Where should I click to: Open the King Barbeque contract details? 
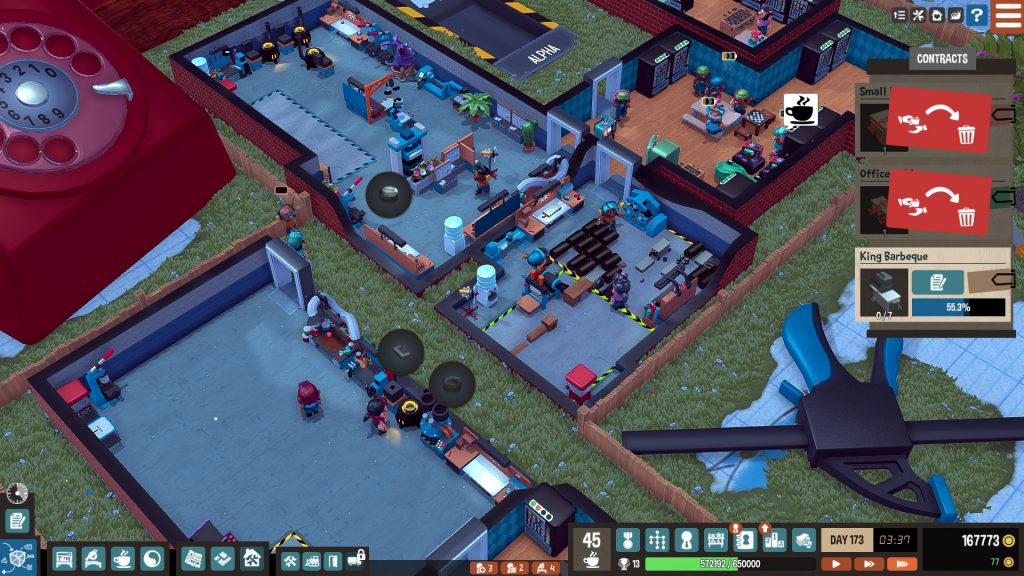938,282
